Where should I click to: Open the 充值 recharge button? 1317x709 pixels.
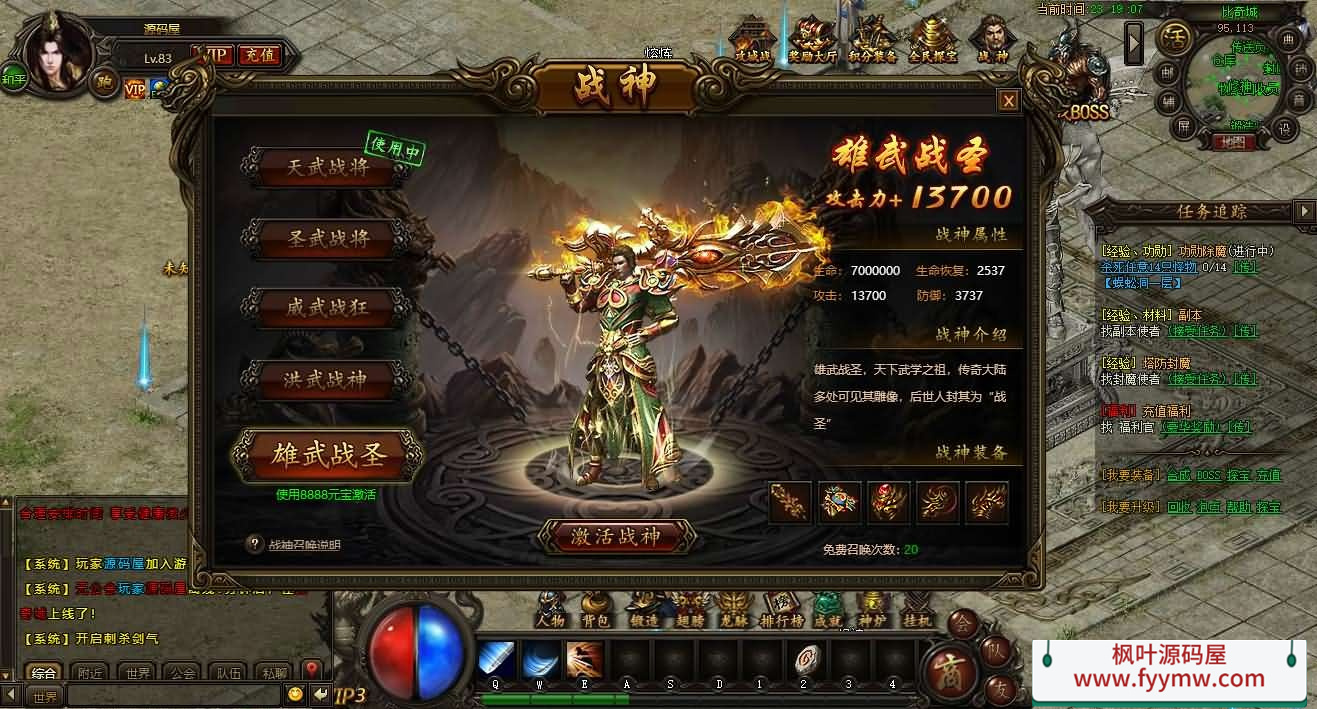tap(258, 55)
